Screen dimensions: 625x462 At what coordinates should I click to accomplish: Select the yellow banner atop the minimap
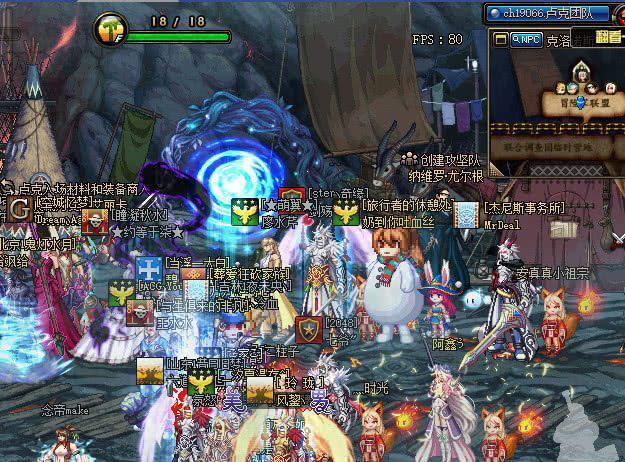(x=607, y=36)
